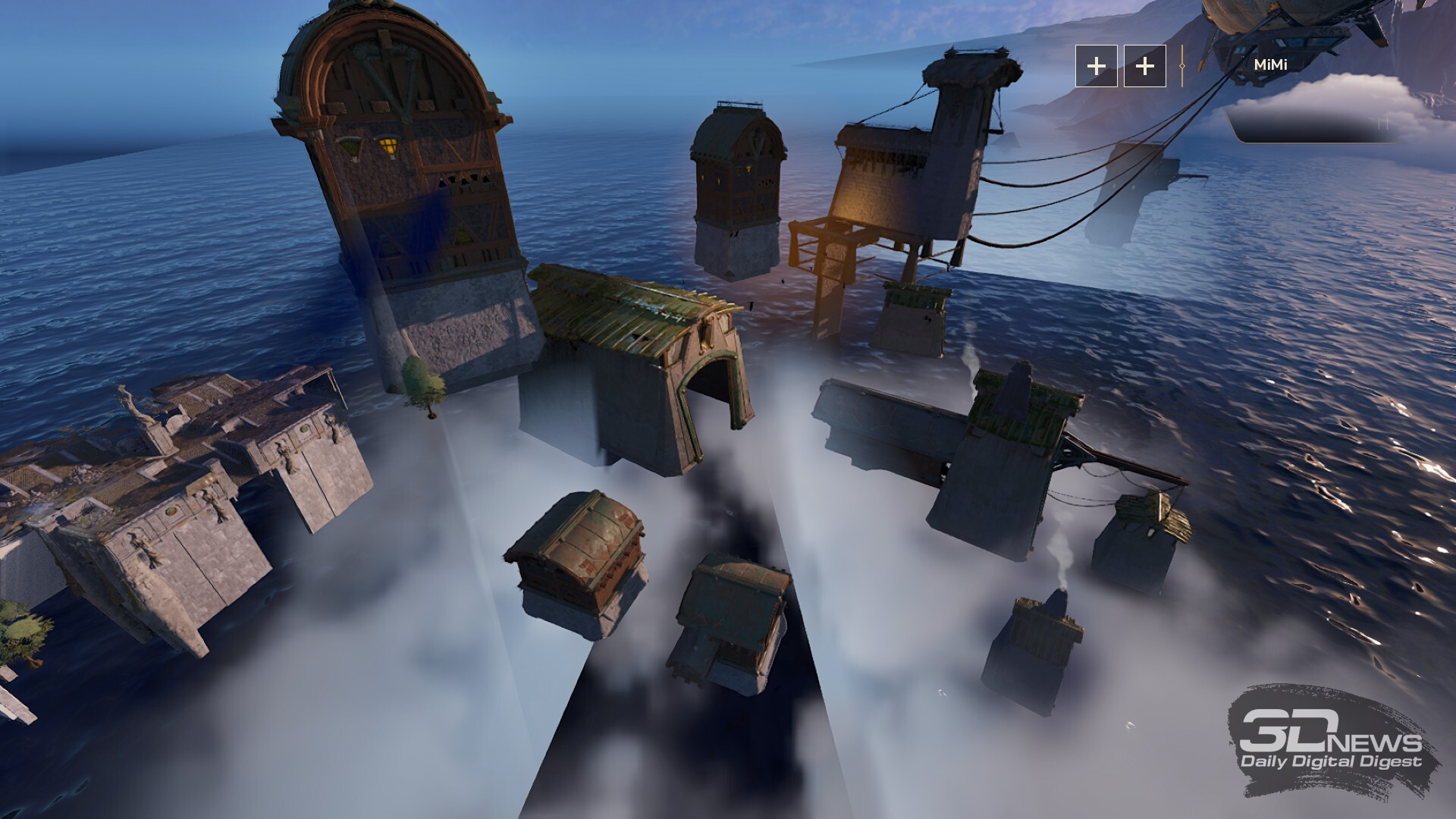Select the MiMi player name
The height and width of the screenshot is (819, 1456).
(x=1270, y=65)
